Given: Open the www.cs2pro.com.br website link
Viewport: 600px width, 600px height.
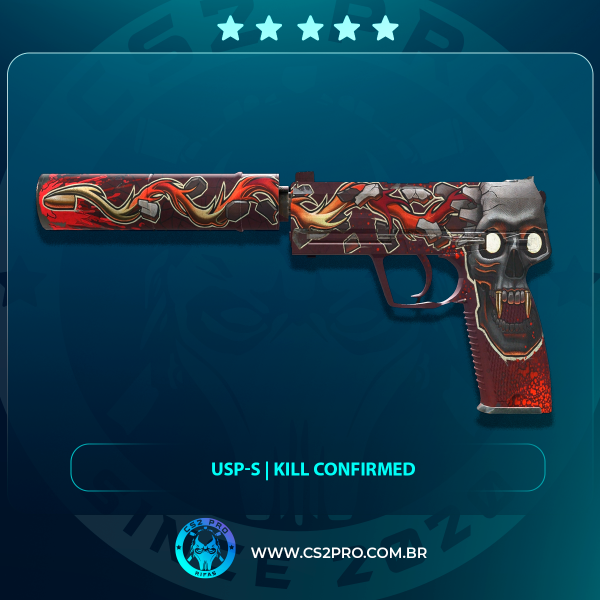Looking at the screenshot, I should (338, 553).
